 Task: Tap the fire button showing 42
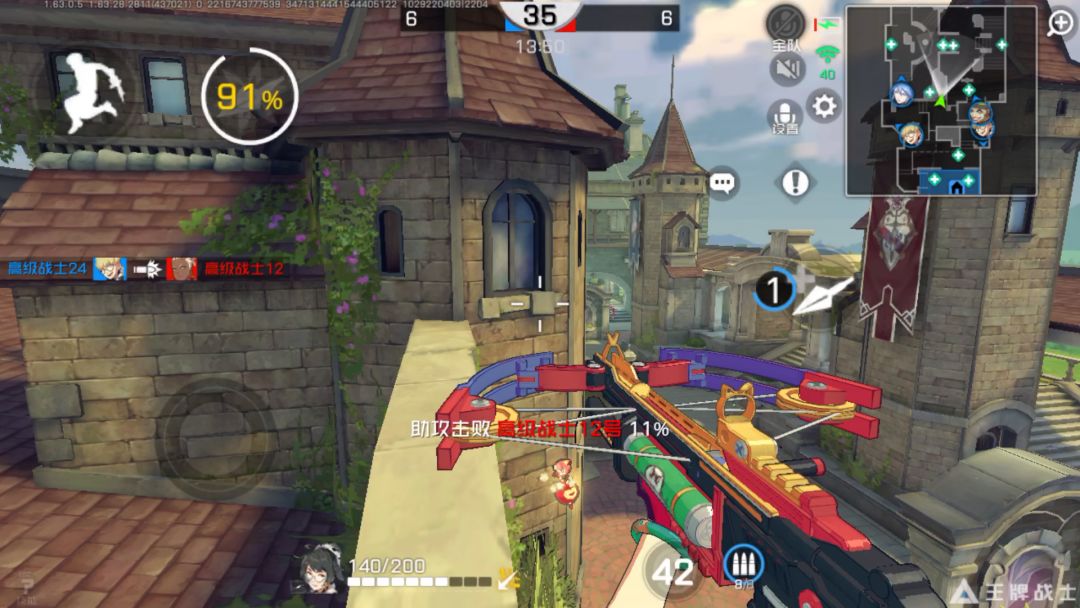[672, 572]
